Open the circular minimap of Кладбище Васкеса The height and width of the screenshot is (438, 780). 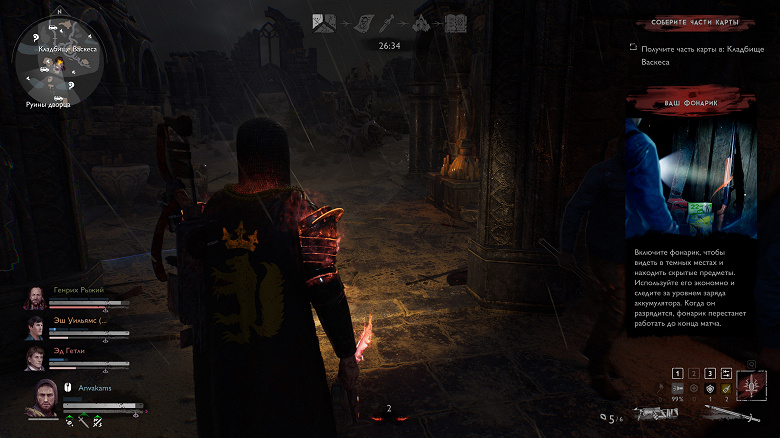coord(57,58)
